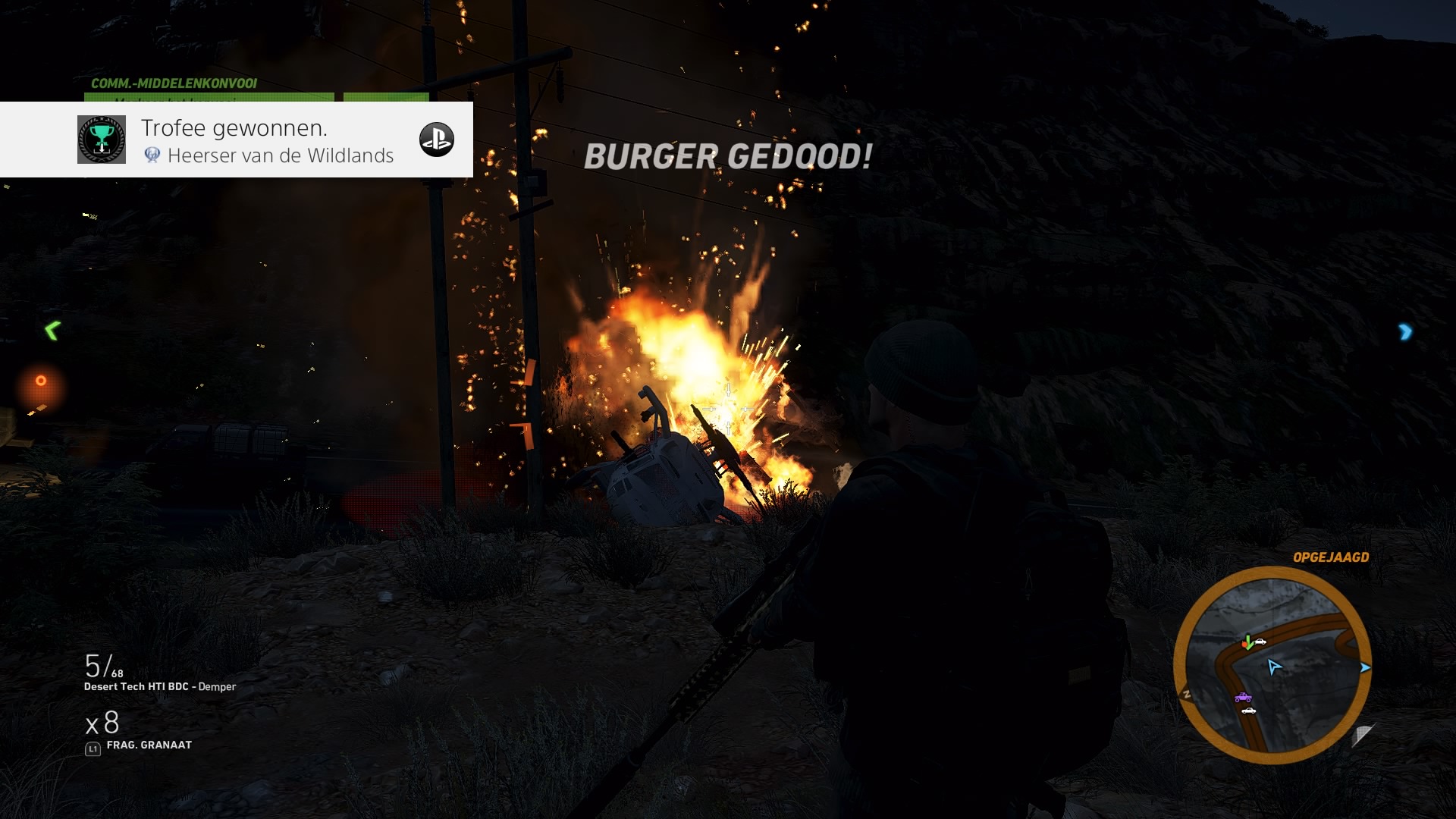Select the blue teammate chevron on the minimap rim
The height and width of the screenshot is (819, 1456).
pyautogui.click(x=1365, y=667)
